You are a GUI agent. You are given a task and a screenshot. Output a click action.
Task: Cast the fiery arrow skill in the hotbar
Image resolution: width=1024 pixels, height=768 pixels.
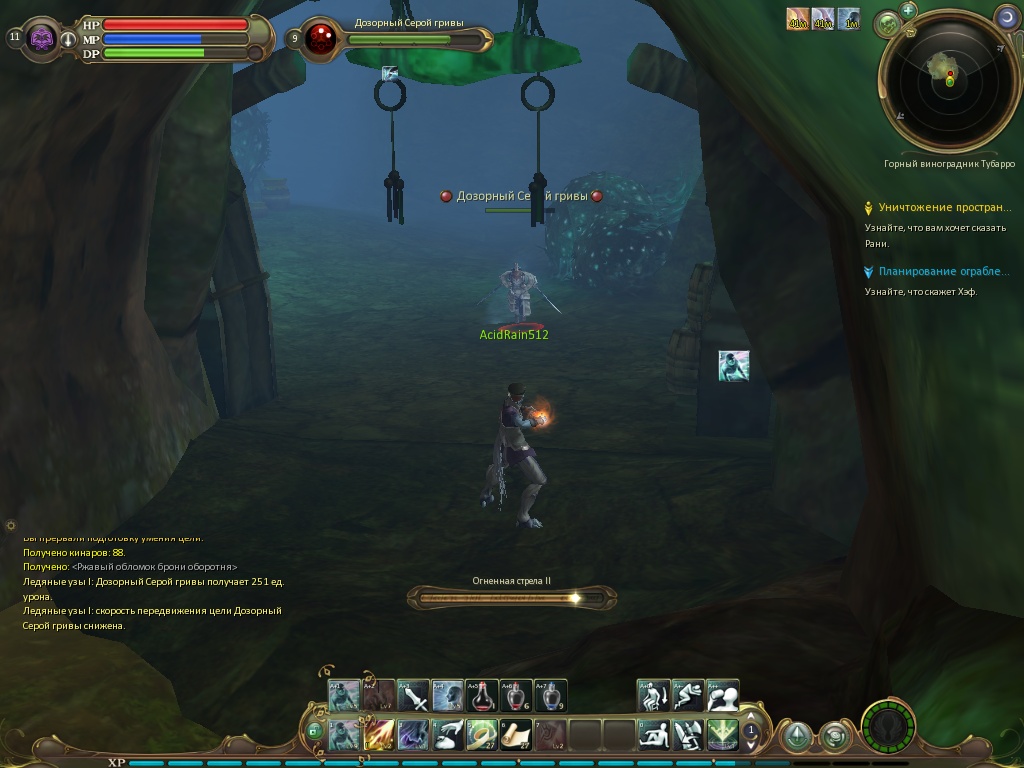(378, 736)
